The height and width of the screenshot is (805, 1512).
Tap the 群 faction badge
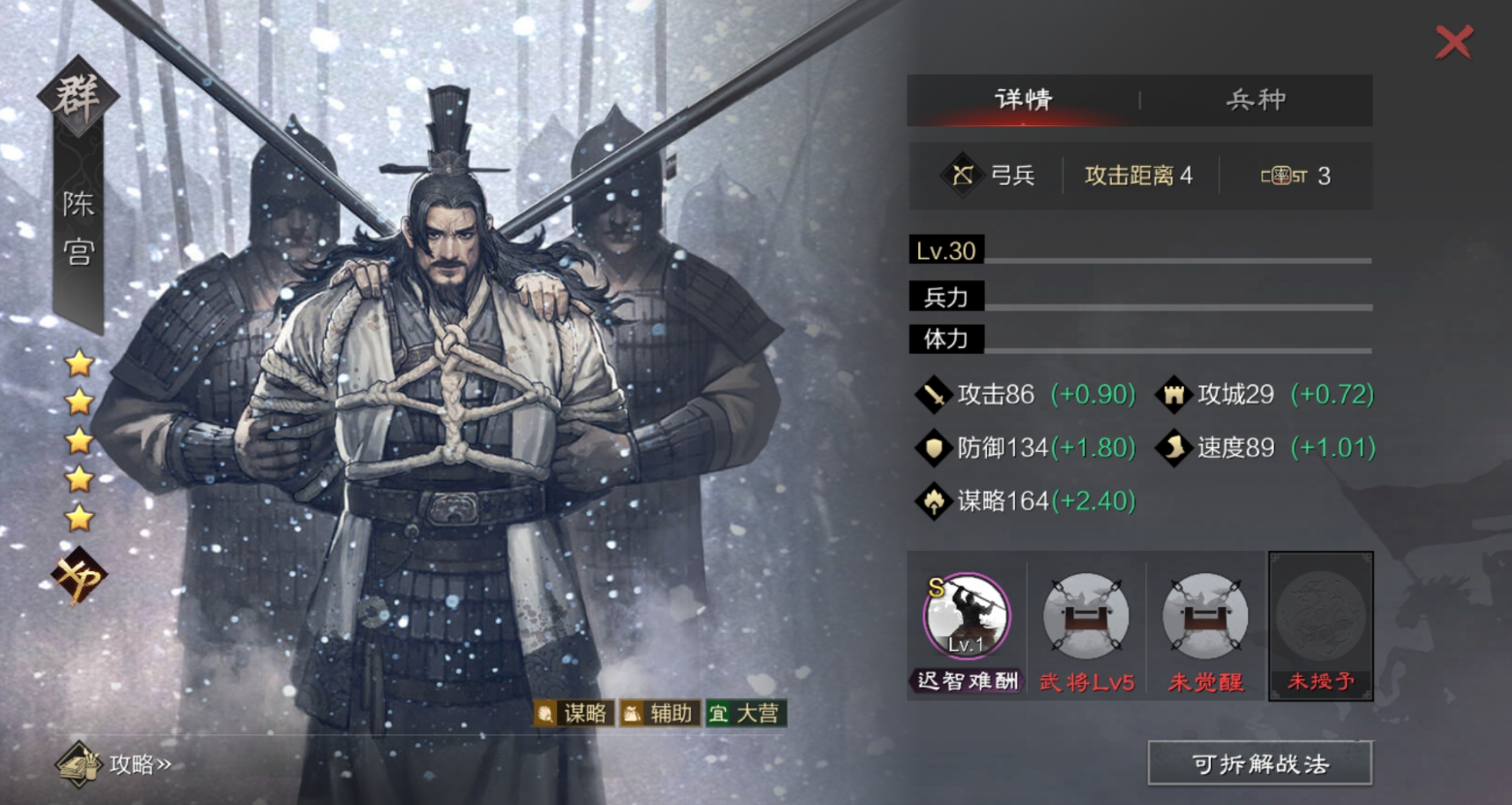click(x=78, y=97)
